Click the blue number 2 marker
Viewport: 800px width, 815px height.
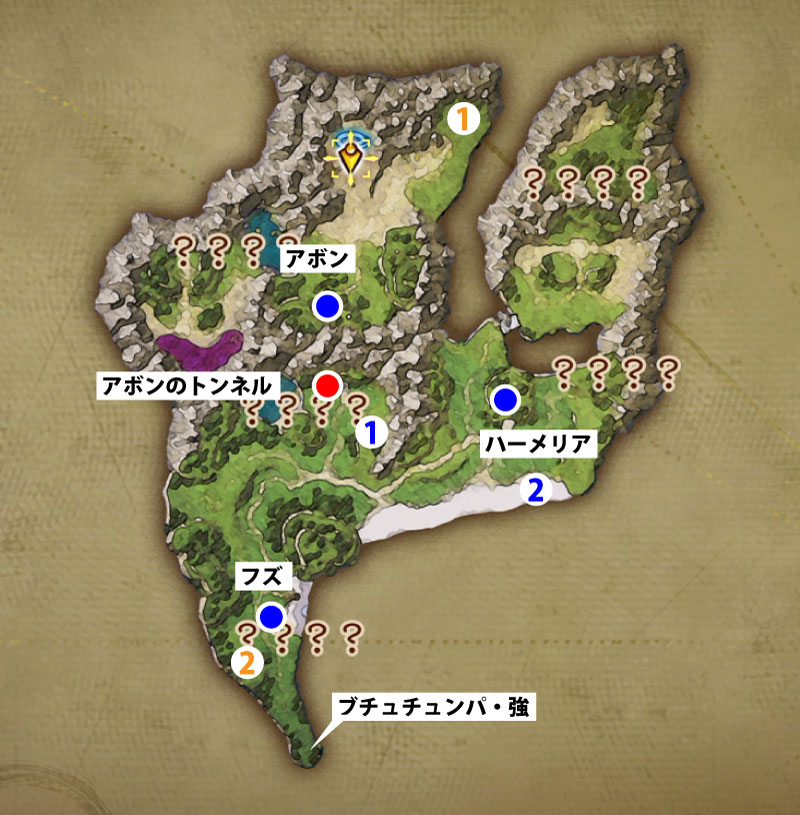537,490
